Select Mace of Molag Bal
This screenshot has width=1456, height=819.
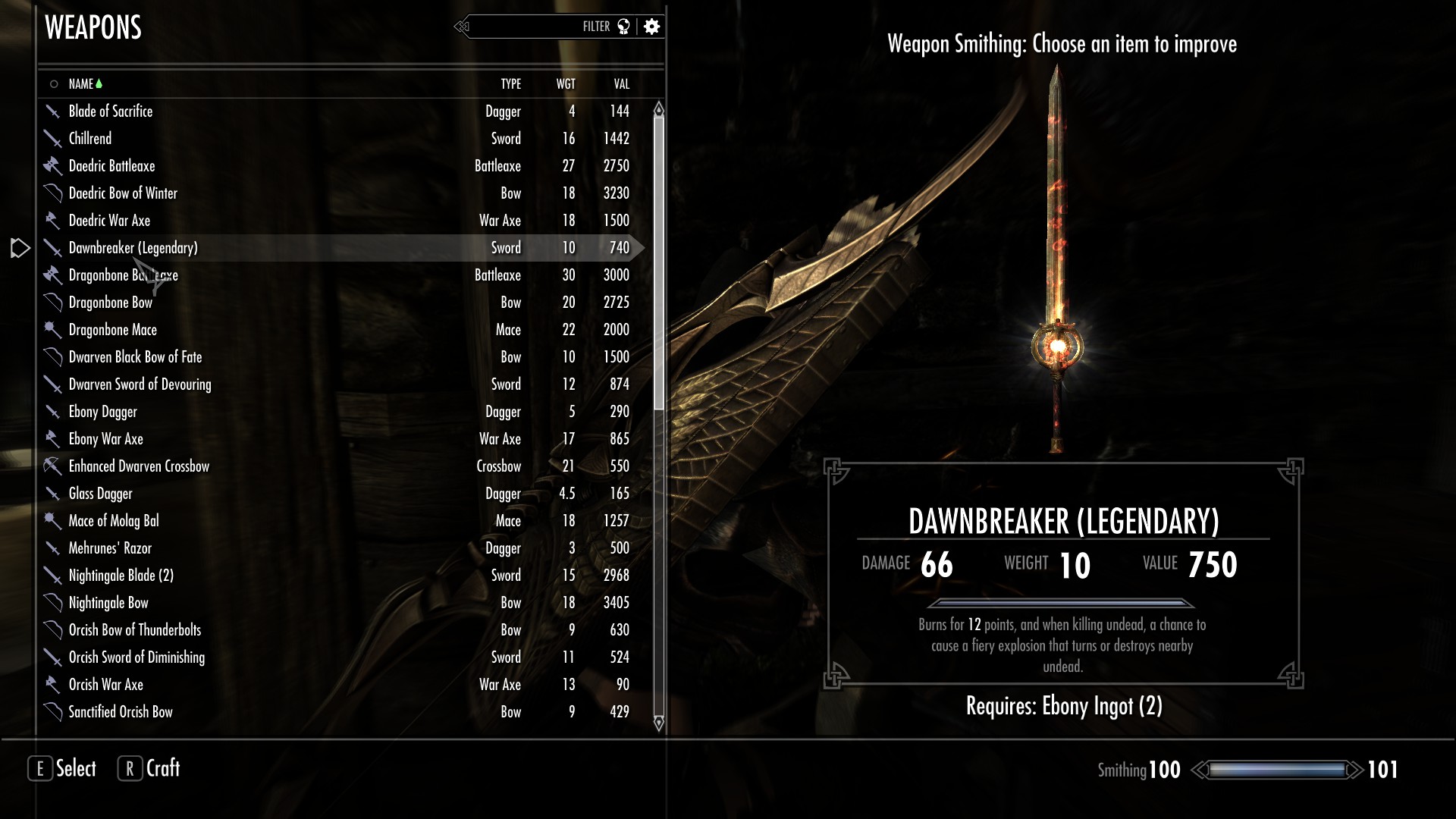114,521
